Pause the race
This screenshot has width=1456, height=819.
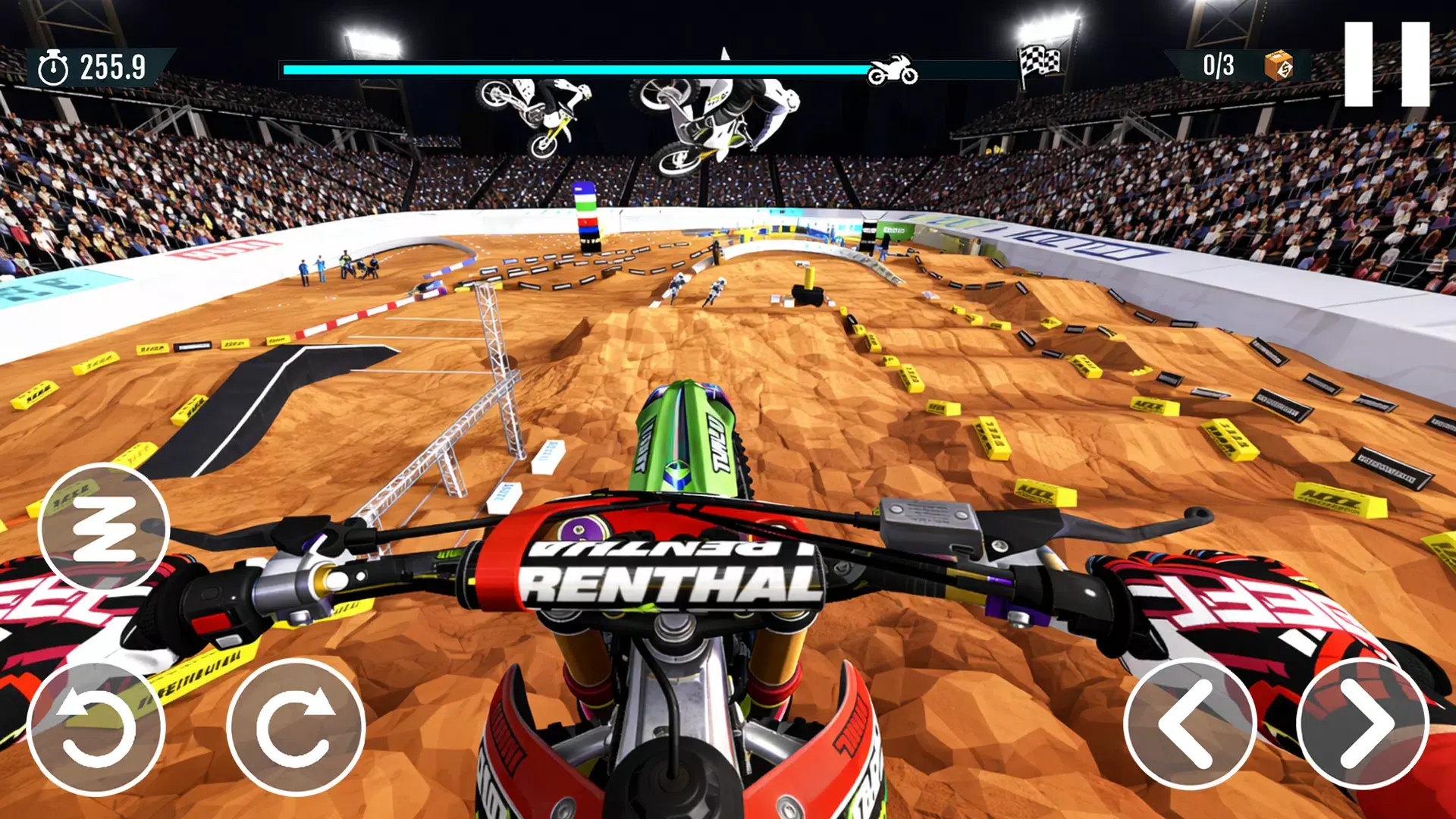click(x=1386, y=64)
